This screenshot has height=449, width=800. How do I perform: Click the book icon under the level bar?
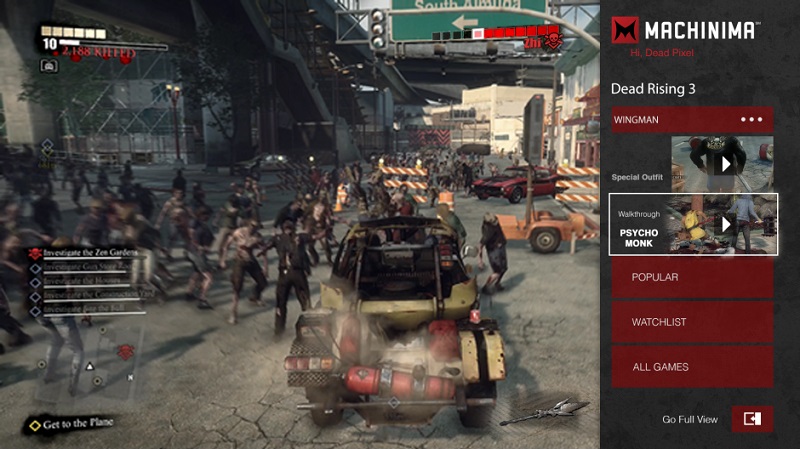pos(49,65)
